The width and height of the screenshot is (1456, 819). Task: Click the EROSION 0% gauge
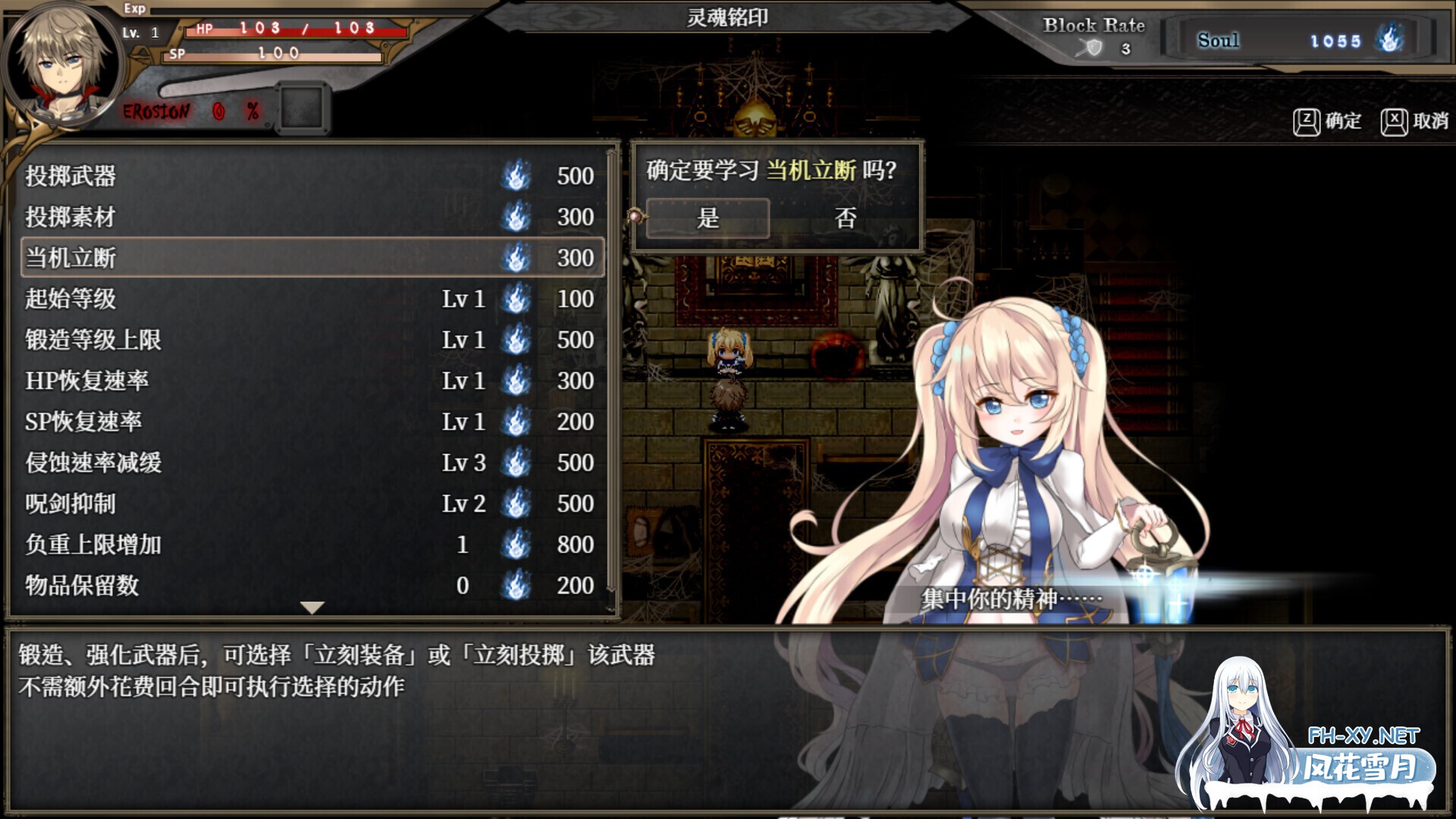190,110
